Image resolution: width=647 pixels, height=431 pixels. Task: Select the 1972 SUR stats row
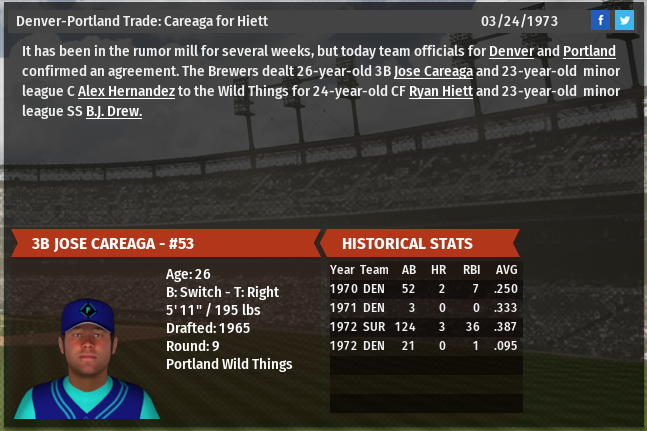pos(425,327)
